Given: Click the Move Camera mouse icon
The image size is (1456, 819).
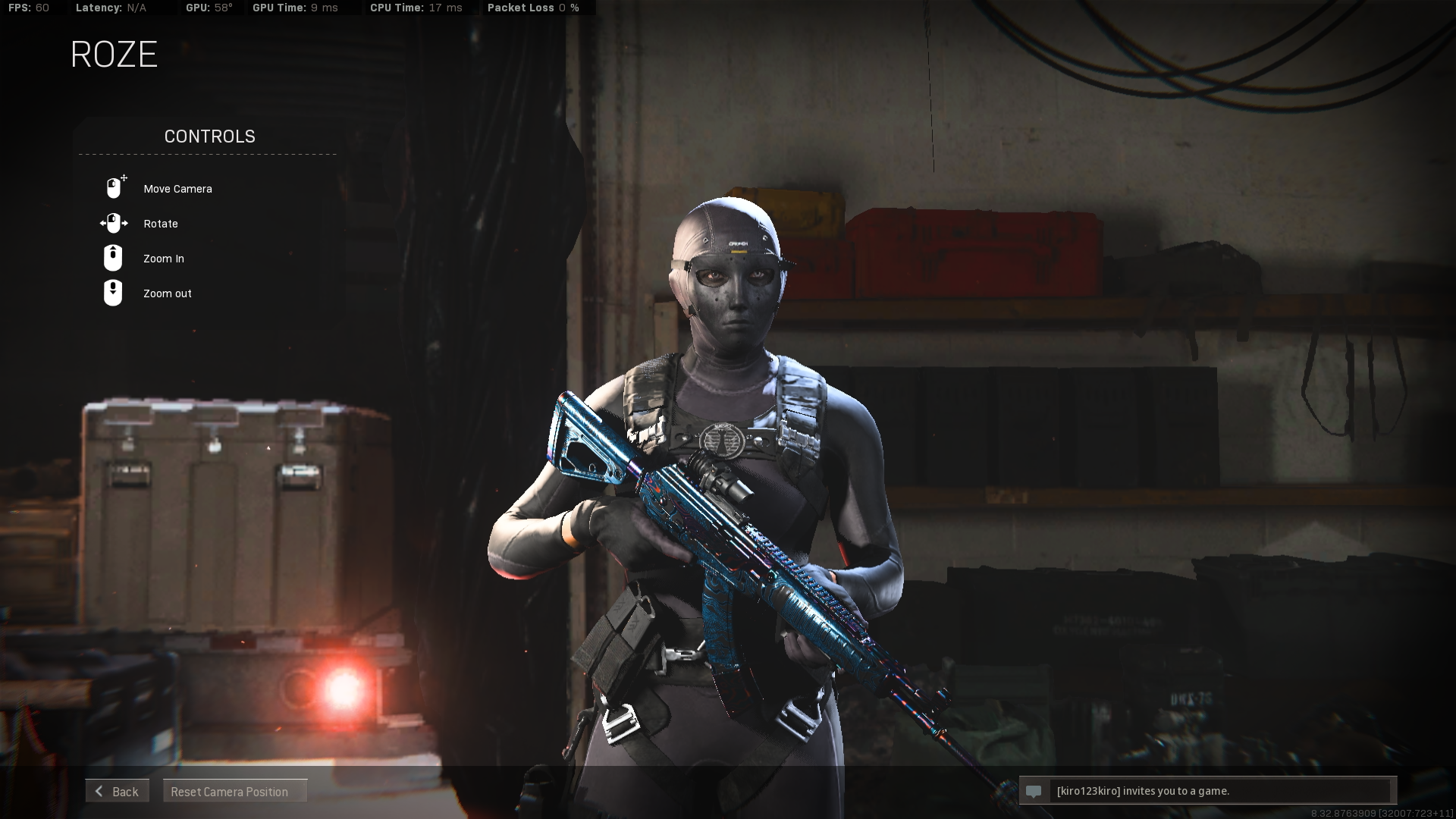Looking at the screenshot, I should 114,186.
